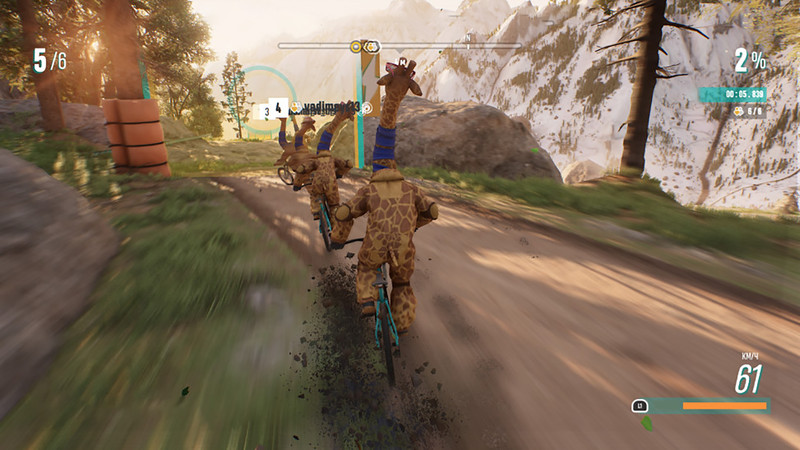Select the vadimer23 player nametag

click(330, 105)
